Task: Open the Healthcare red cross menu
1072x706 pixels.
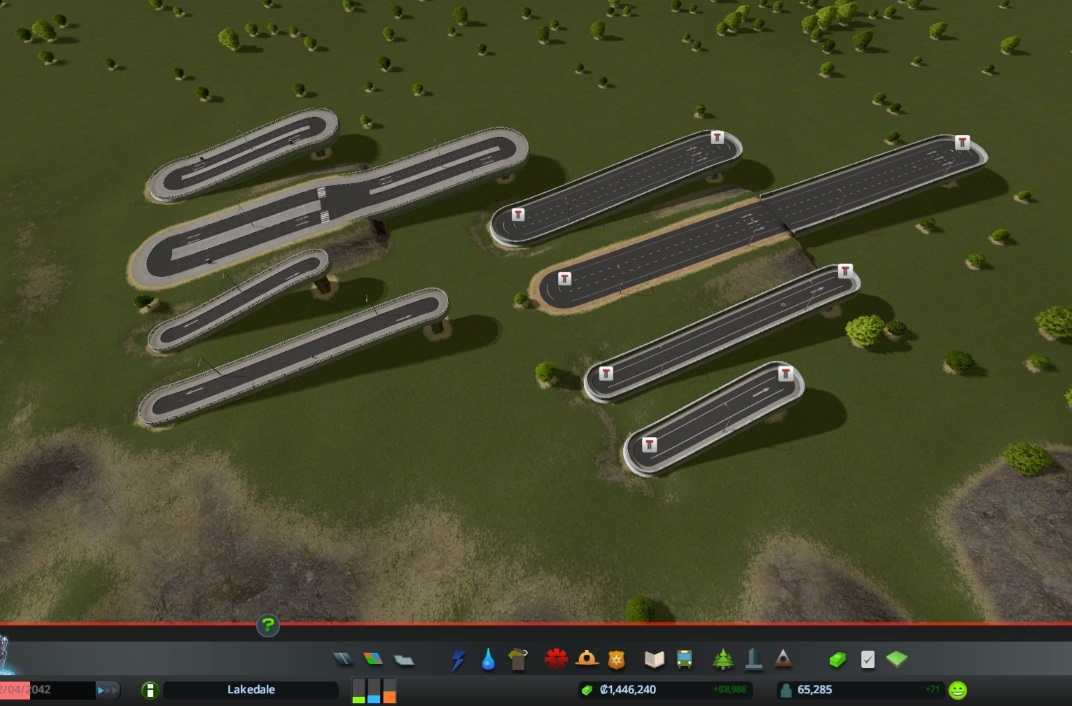Action: 556,659
